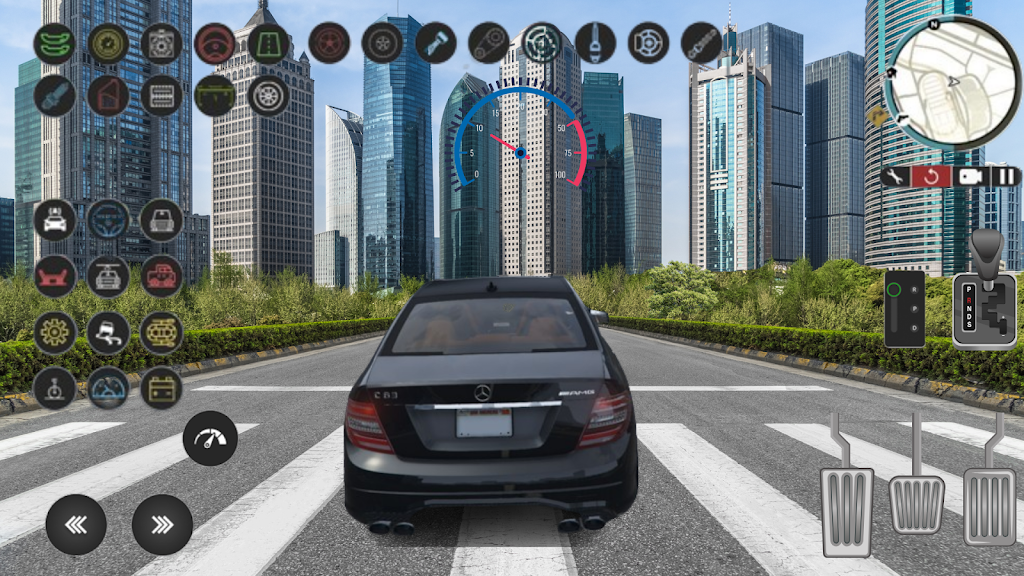Open the blue steering wheel icon
Screen dimensions: 1024x576
tap(108, 220)
